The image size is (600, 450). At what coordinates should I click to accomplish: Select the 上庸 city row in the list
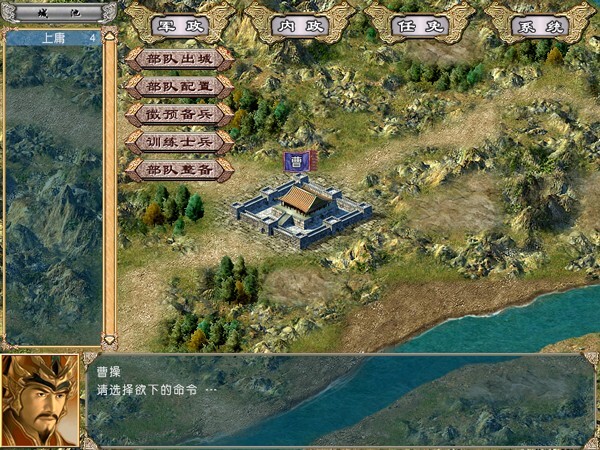pyautogui.click(x=54, y=38)
